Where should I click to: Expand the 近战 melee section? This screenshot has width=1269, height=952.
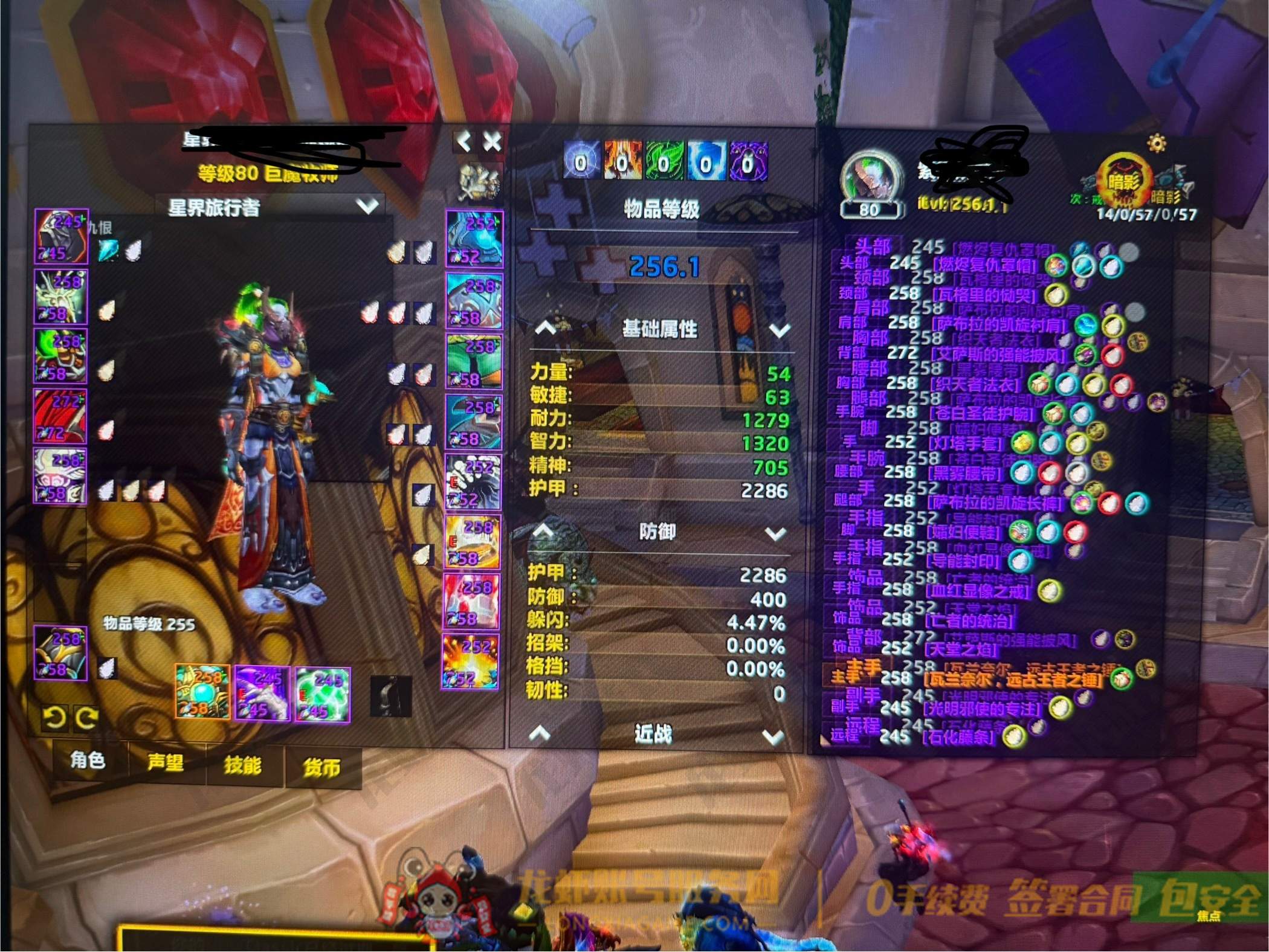[774, 737]
